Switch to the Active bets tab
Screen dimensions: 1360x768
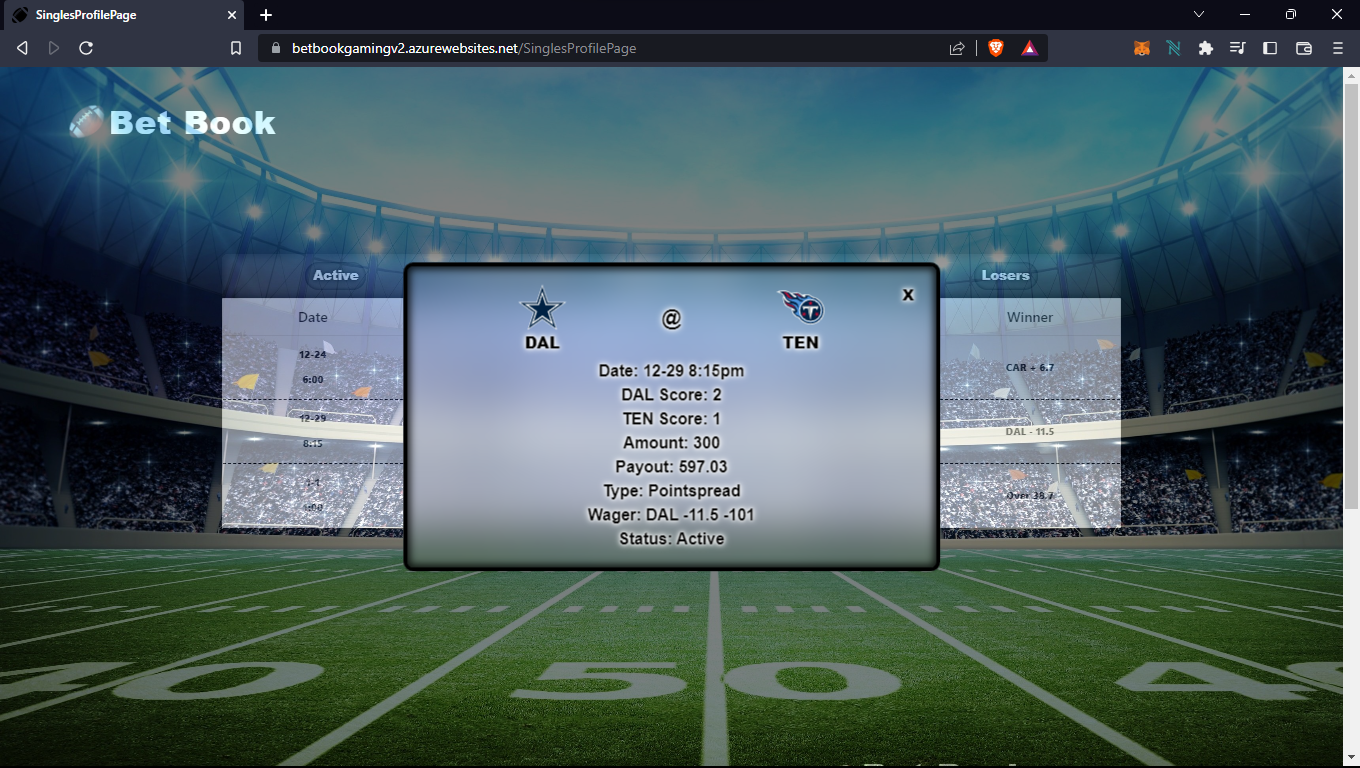335,275
